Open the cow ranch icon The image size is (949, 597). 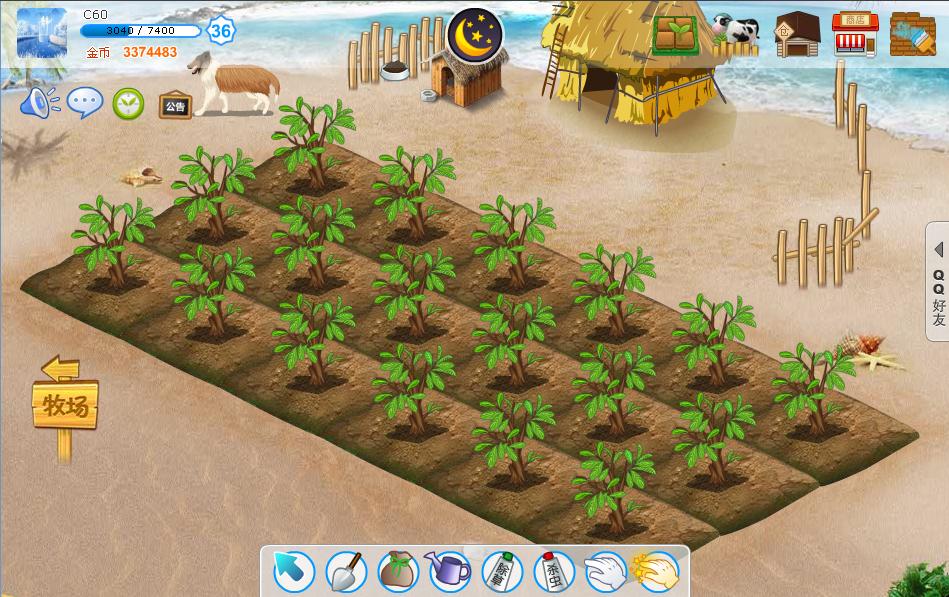click(736, 32)
